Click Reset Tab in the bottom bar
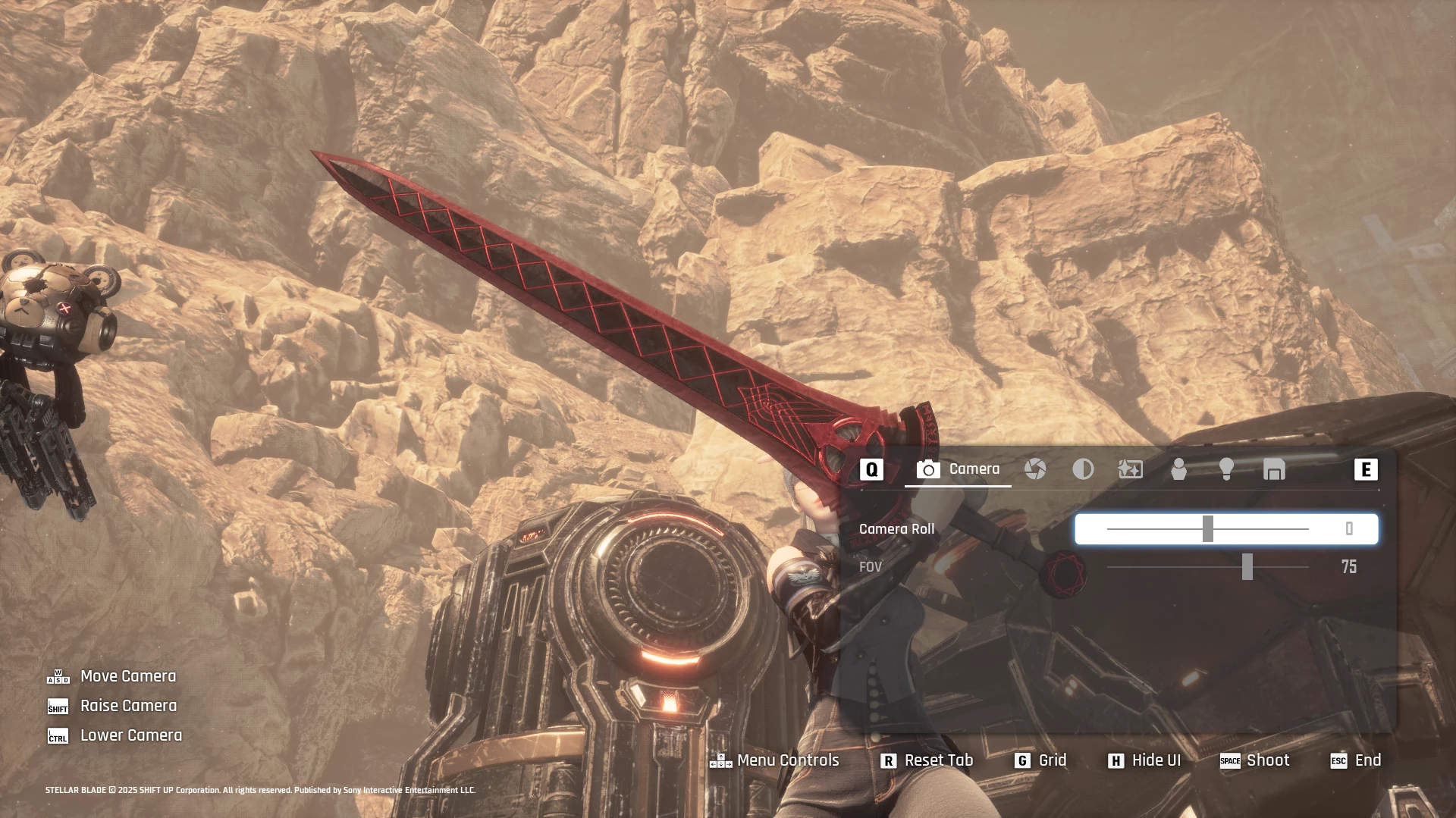This screenshot has height=818, width=1456. coord(927,760)
